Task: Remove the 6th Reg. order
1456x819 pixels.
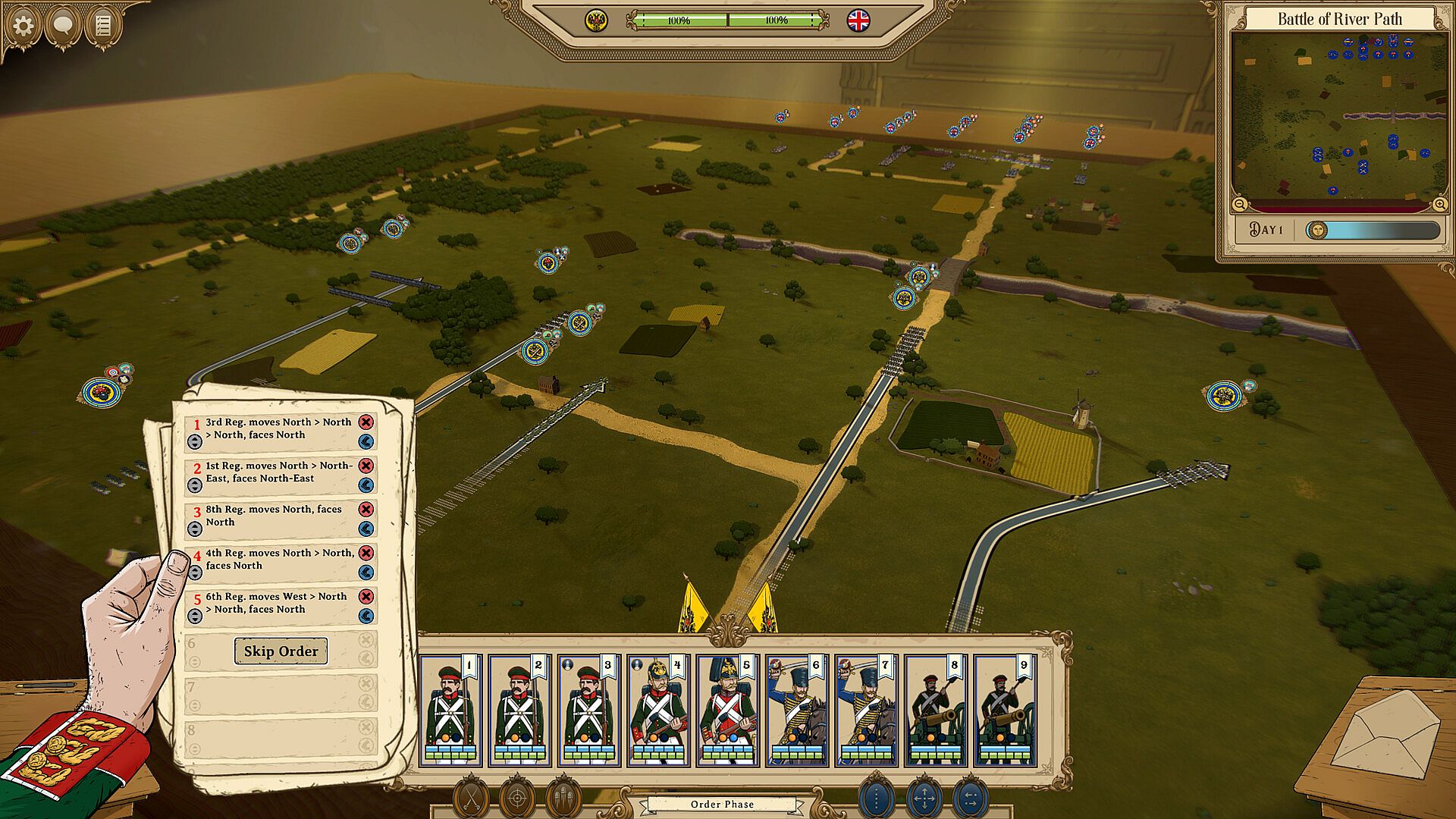Action: pyautogui.click(x=366, y=597)
